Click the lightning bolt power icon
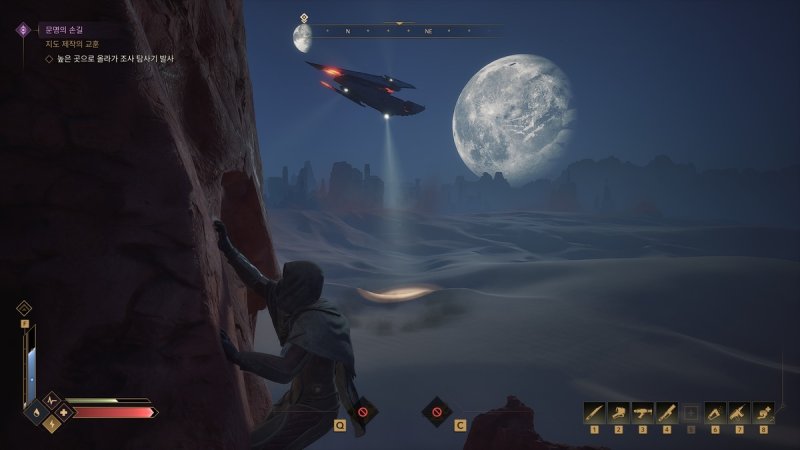The image size is (800, 450). click(x=51, y=423)
